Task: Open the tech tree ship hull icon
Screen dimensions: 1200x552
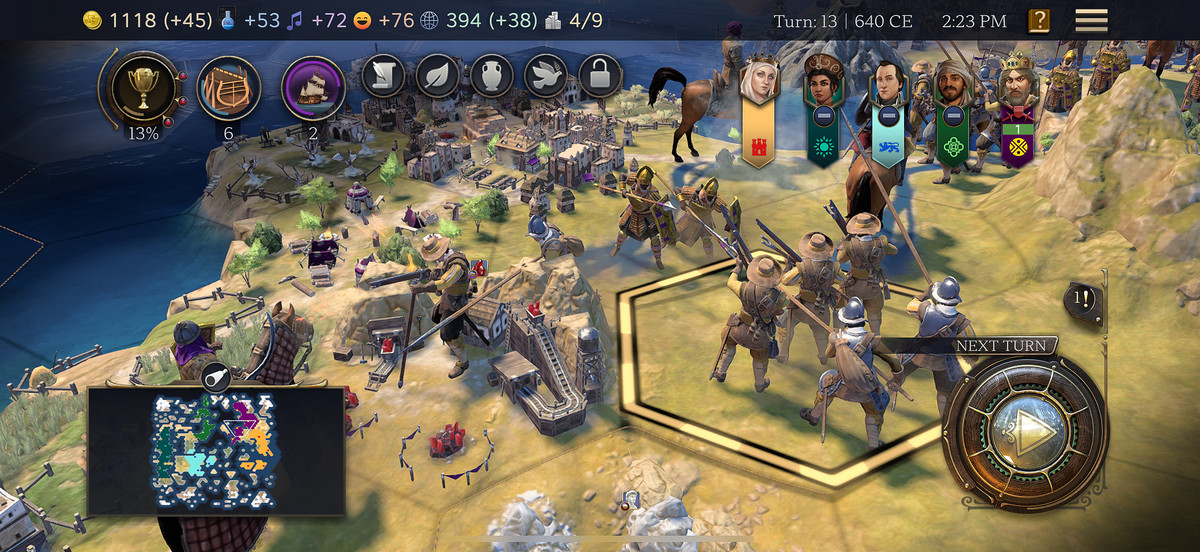Action: click(x=228, y=87)
